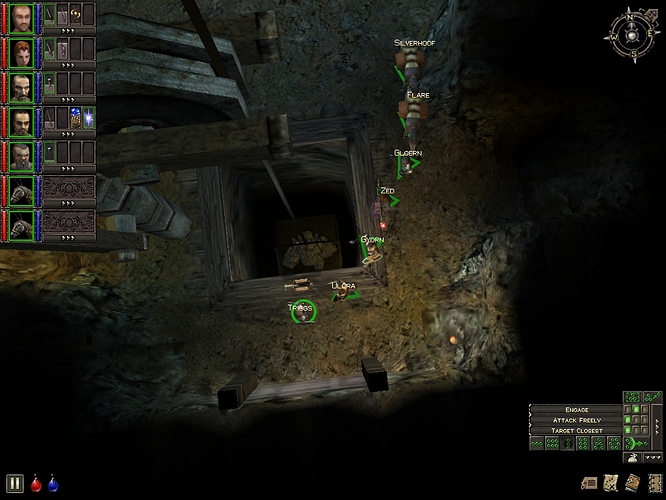Open the tag label icon
Viewport: 666px width, 500px height.
590,482
